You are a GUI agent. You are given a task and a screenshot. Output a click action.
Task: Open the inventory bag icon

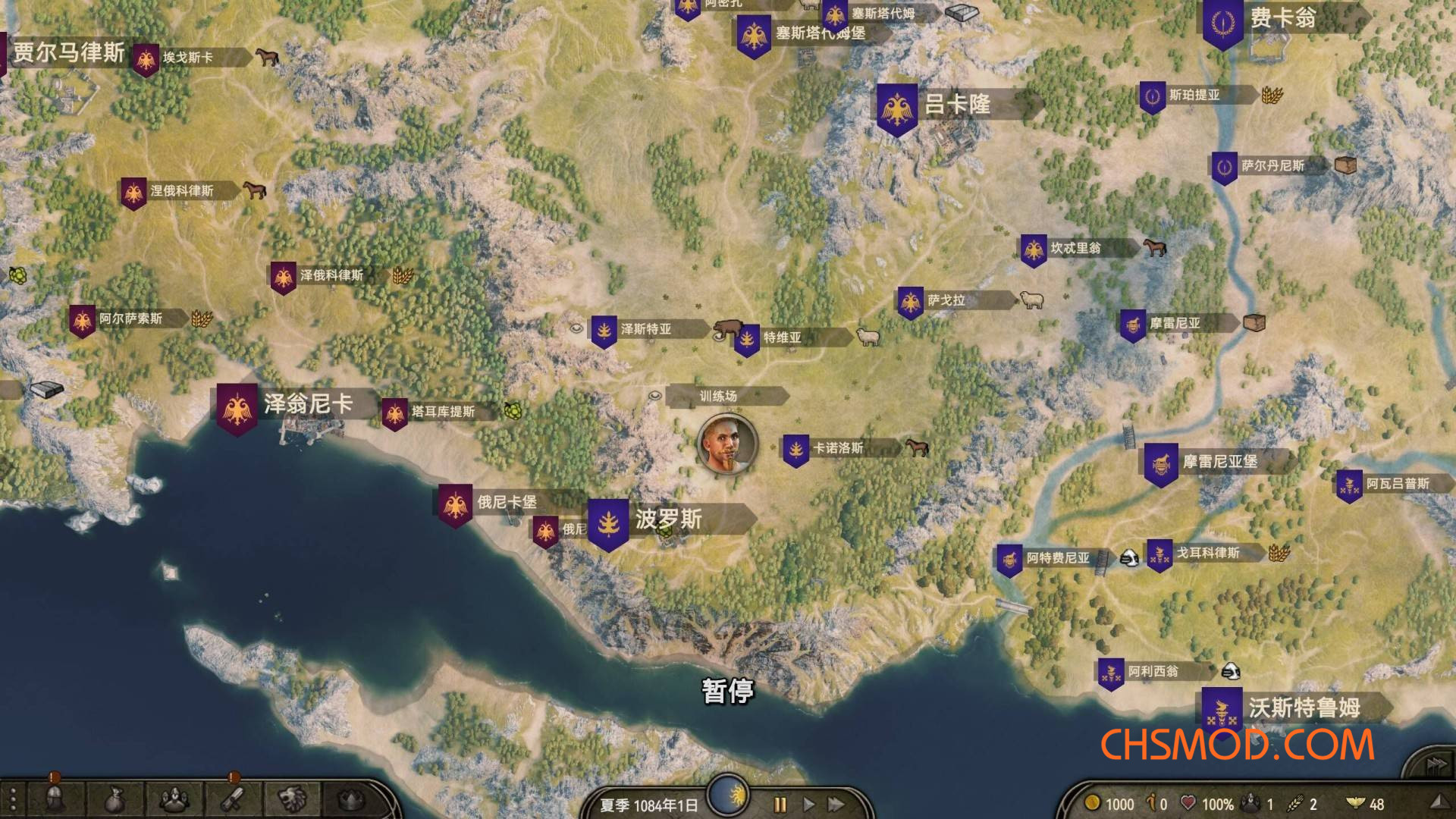(113, 800)
